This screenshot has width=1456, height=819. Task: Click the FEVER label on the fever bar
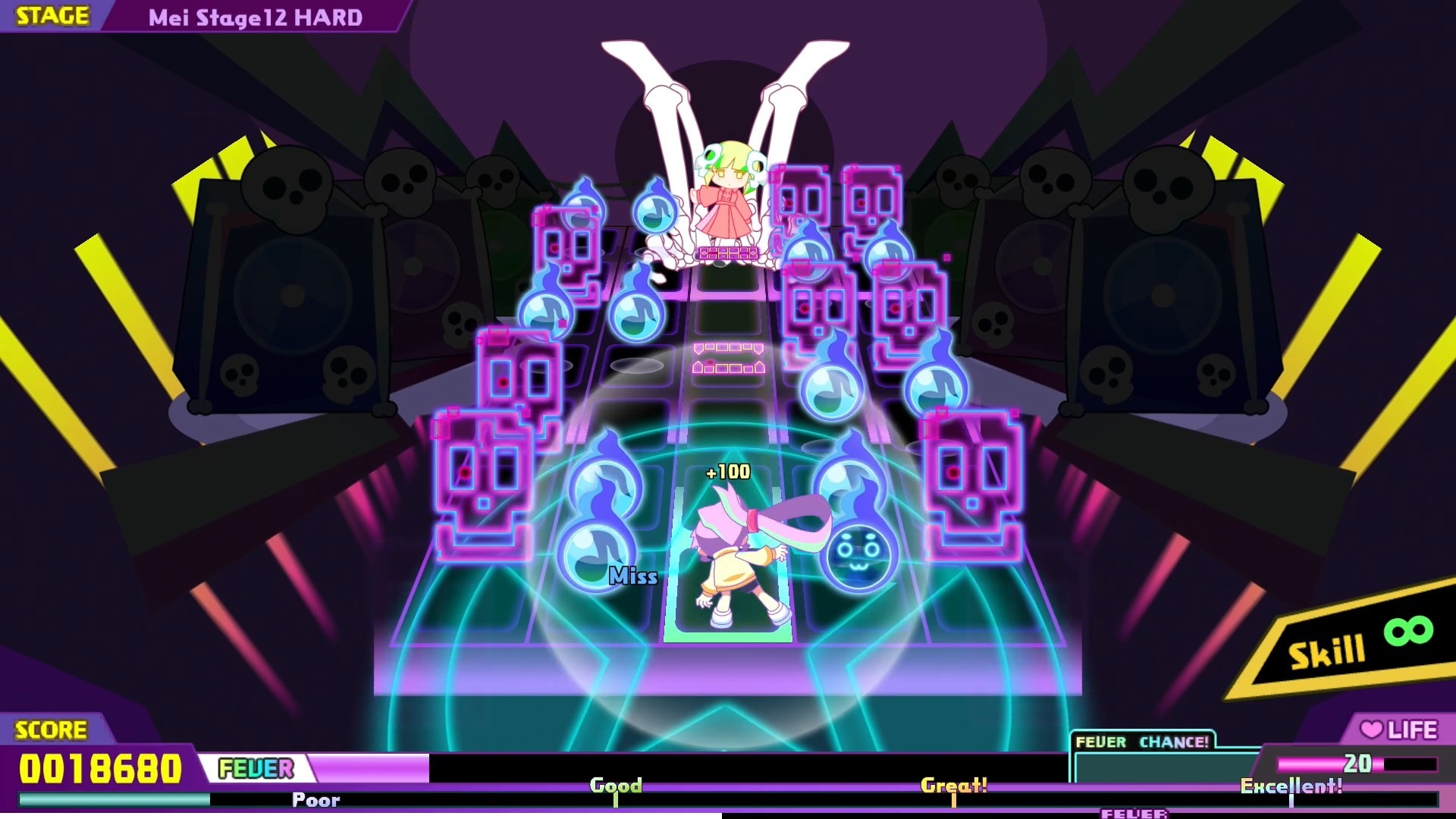coord(254,769)
